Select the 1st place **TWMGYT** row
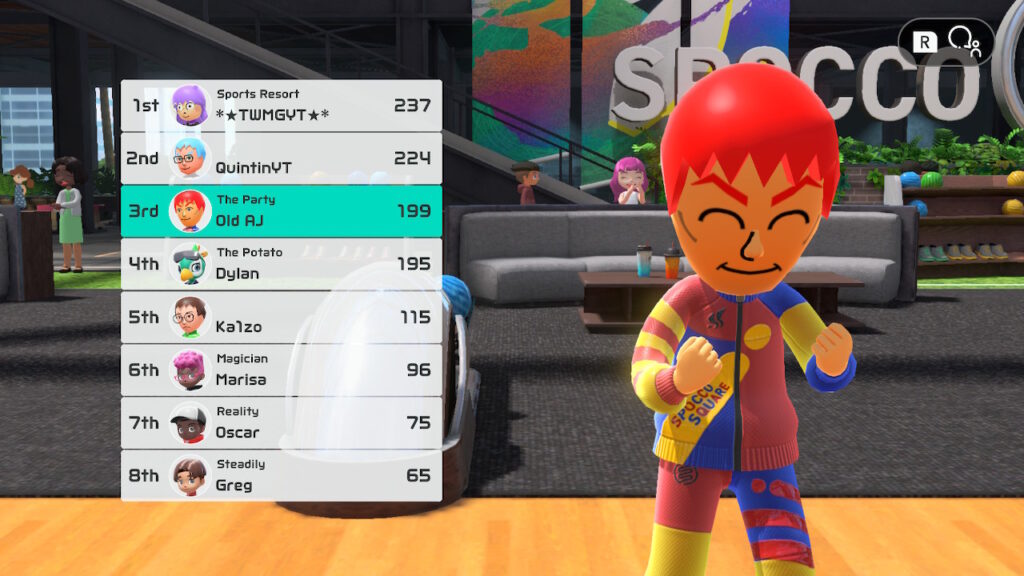 [281, 105]
